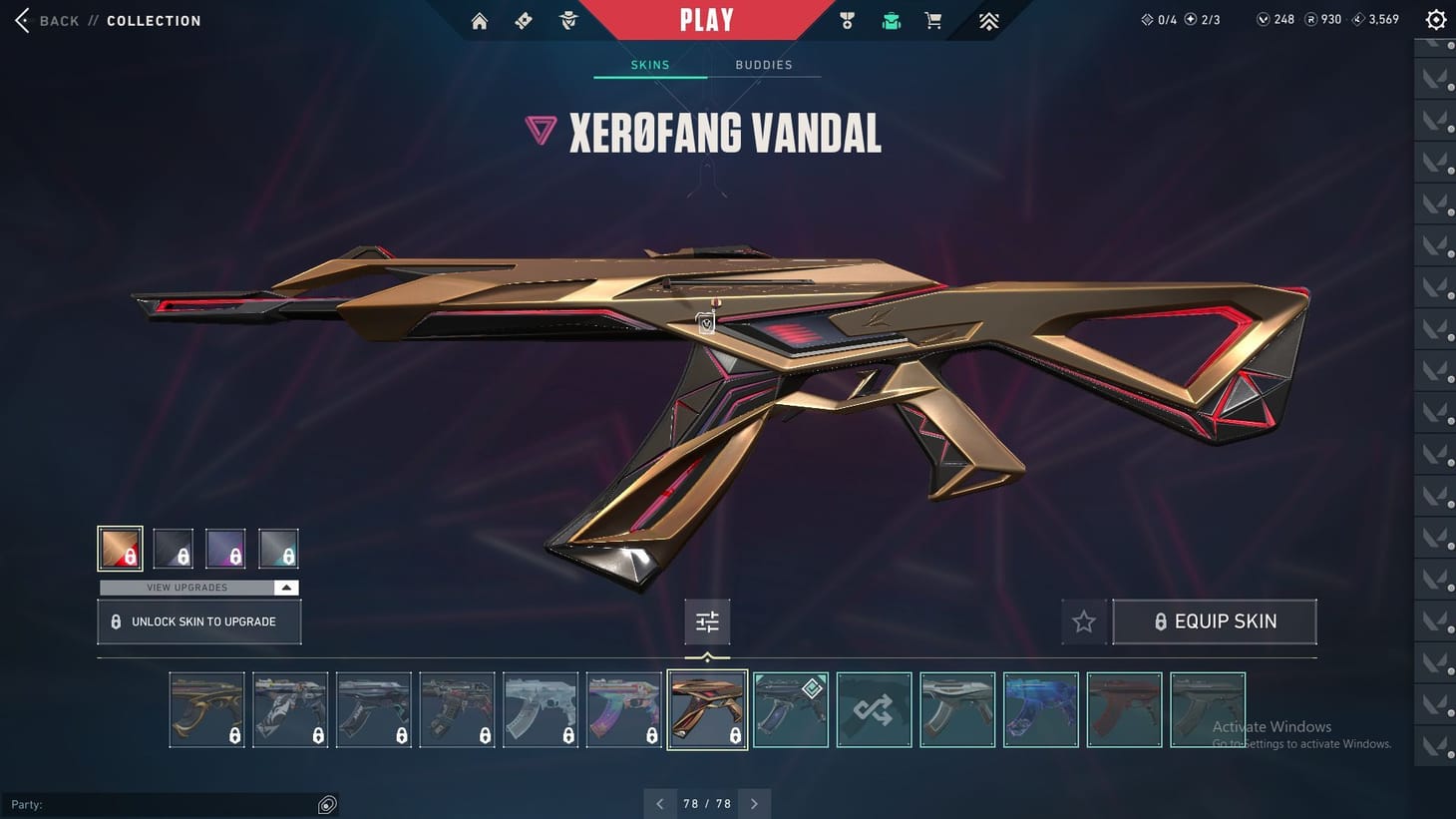Open the skin customization controls below the weapon

[x=707, y=621]
